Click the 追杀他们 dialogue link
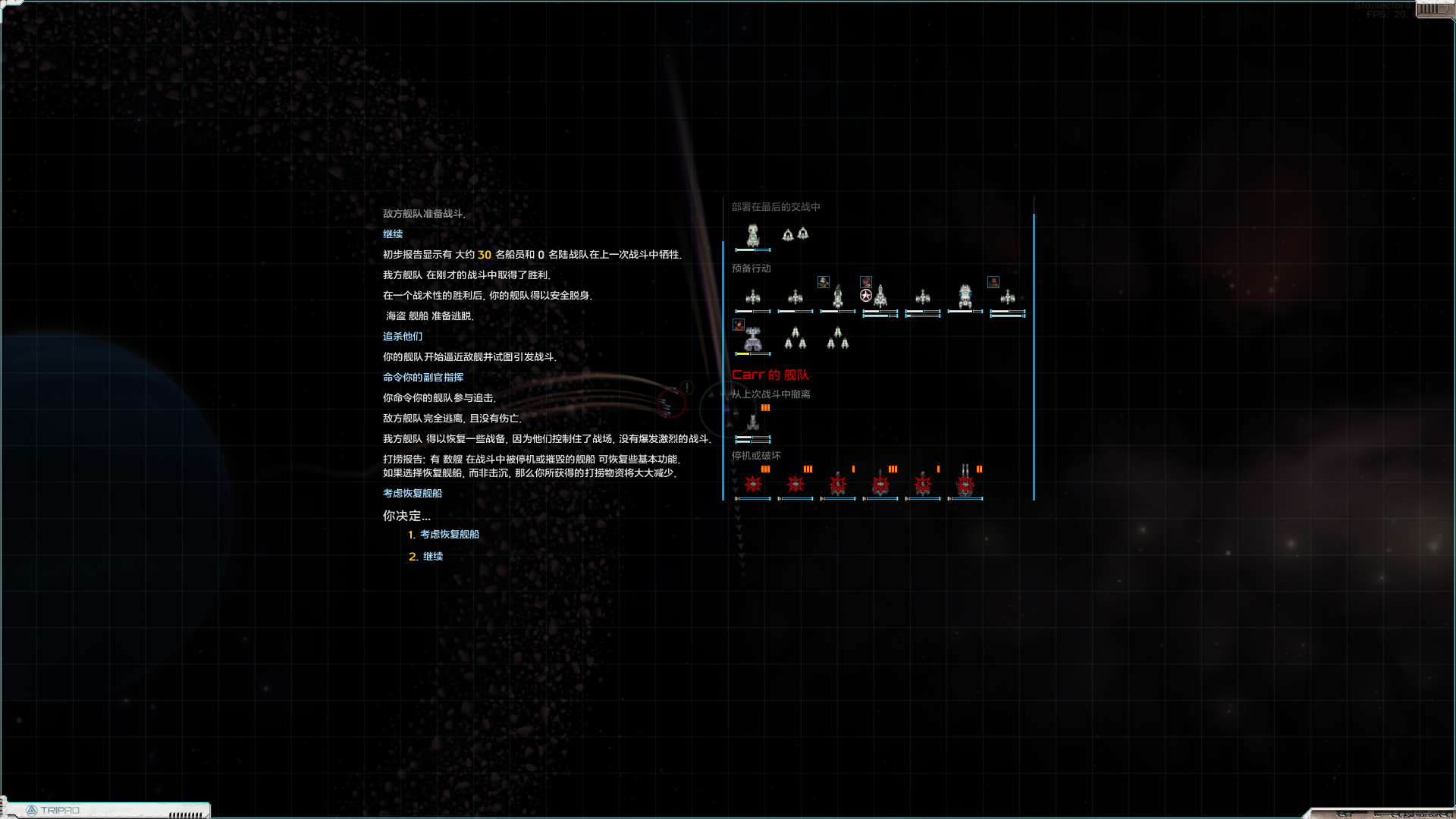Screen dimensions: 1456x819 click(403, 336)
